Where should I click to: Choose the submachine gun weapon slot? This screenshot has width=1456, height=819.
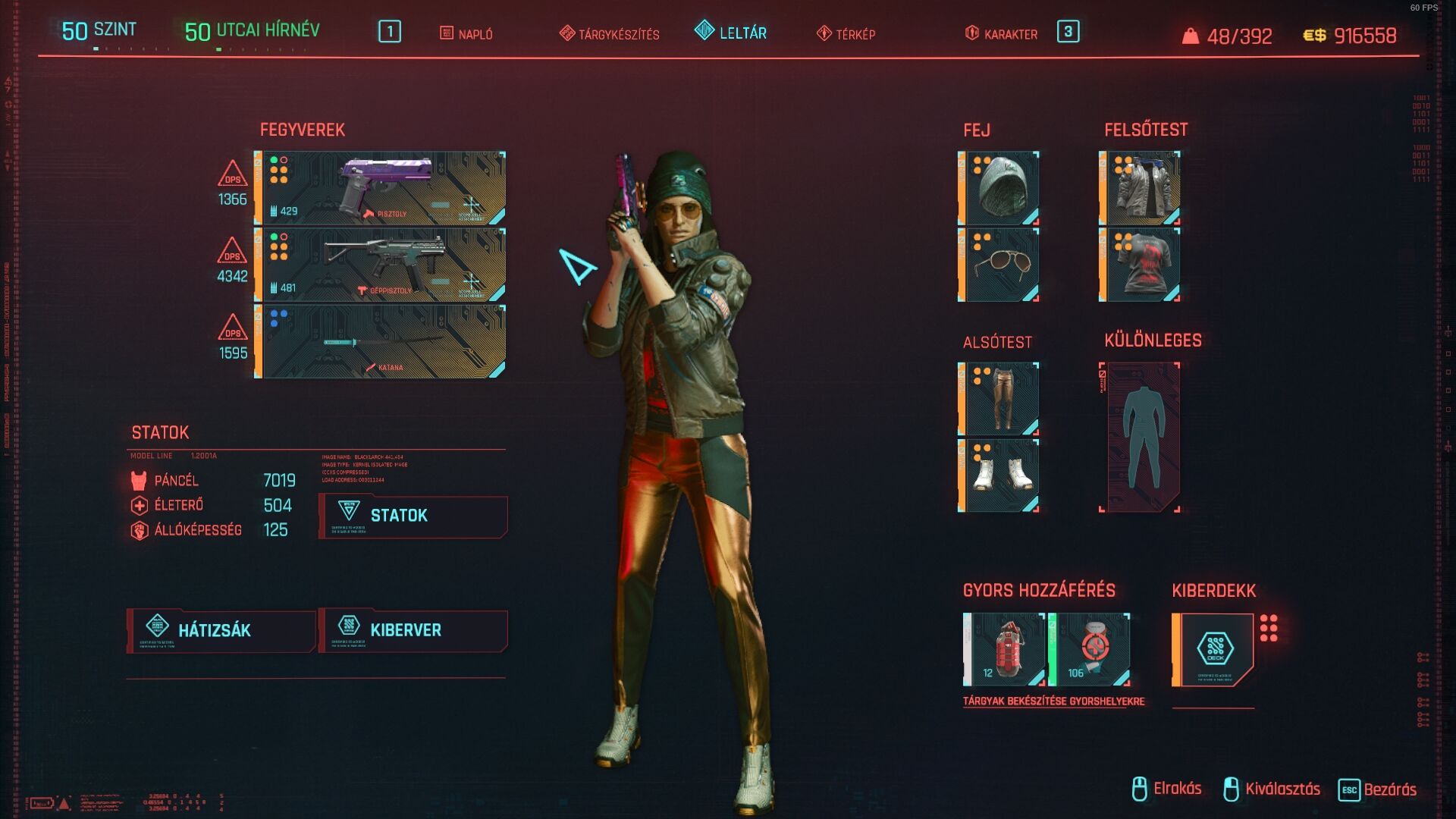coord(381,265)
